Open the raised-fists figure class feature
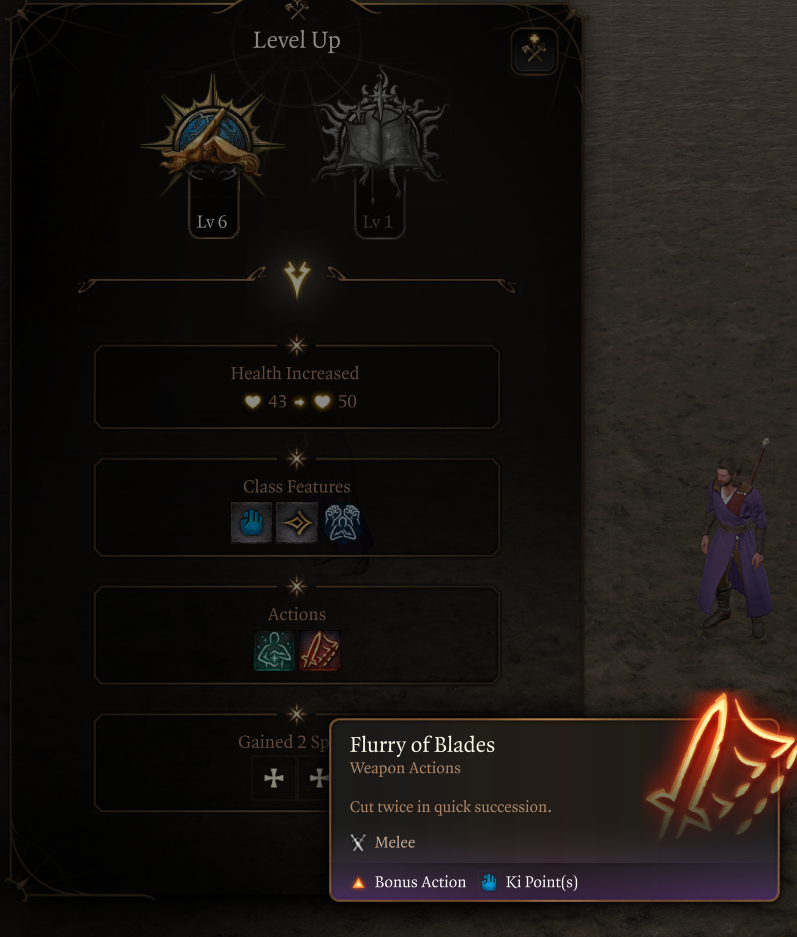Image resolution: width=797 pixels, height=937 pixels. click(x=343, y=523)
